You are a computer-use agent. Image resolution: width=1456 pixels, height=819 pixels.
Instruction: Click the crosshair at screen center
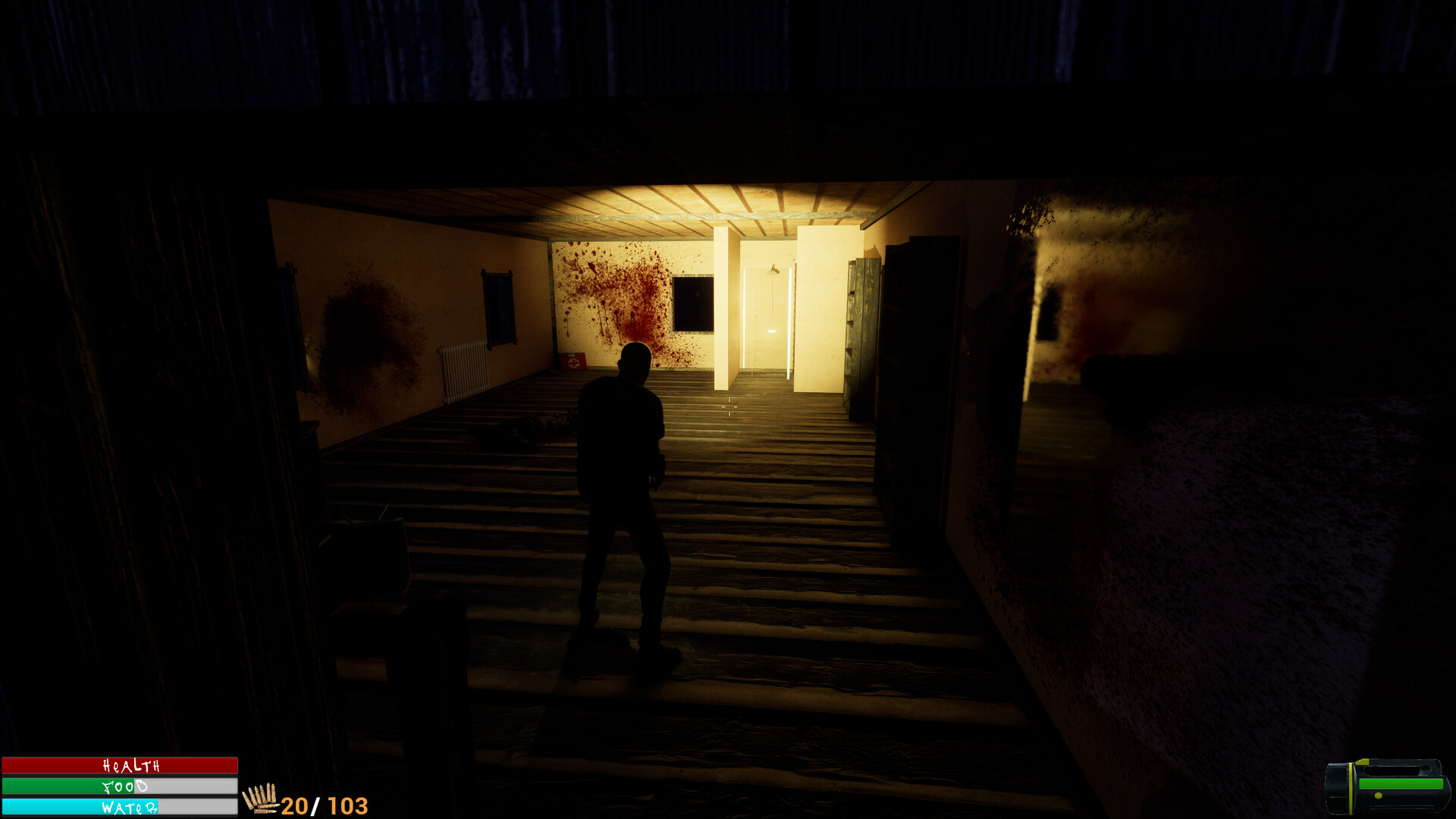coord(728,407)
